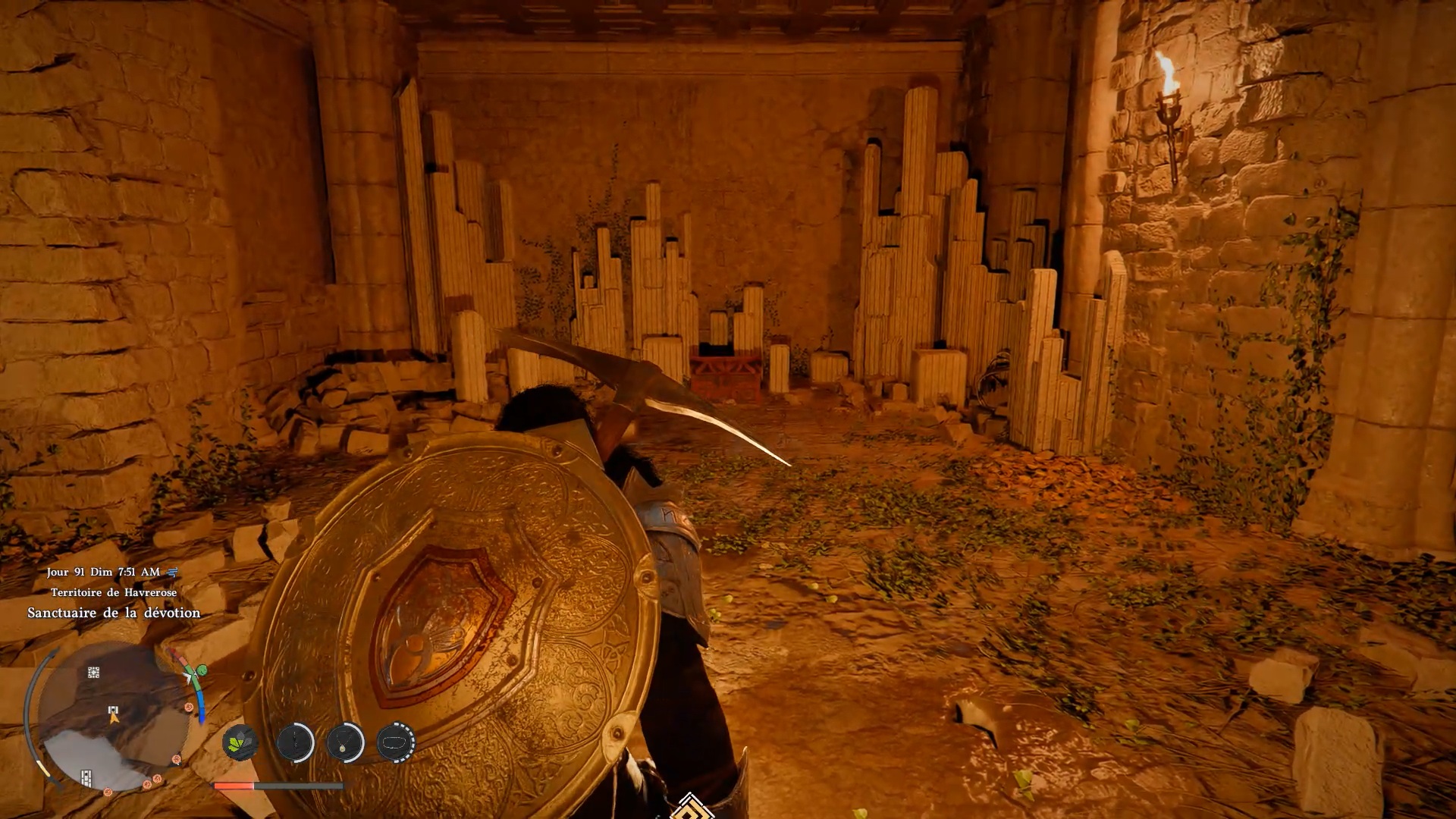The height and width of the screenshot is (819, 1456).
Task: Select the bottom doorway marker on minimap
Action: pos(86,777)
